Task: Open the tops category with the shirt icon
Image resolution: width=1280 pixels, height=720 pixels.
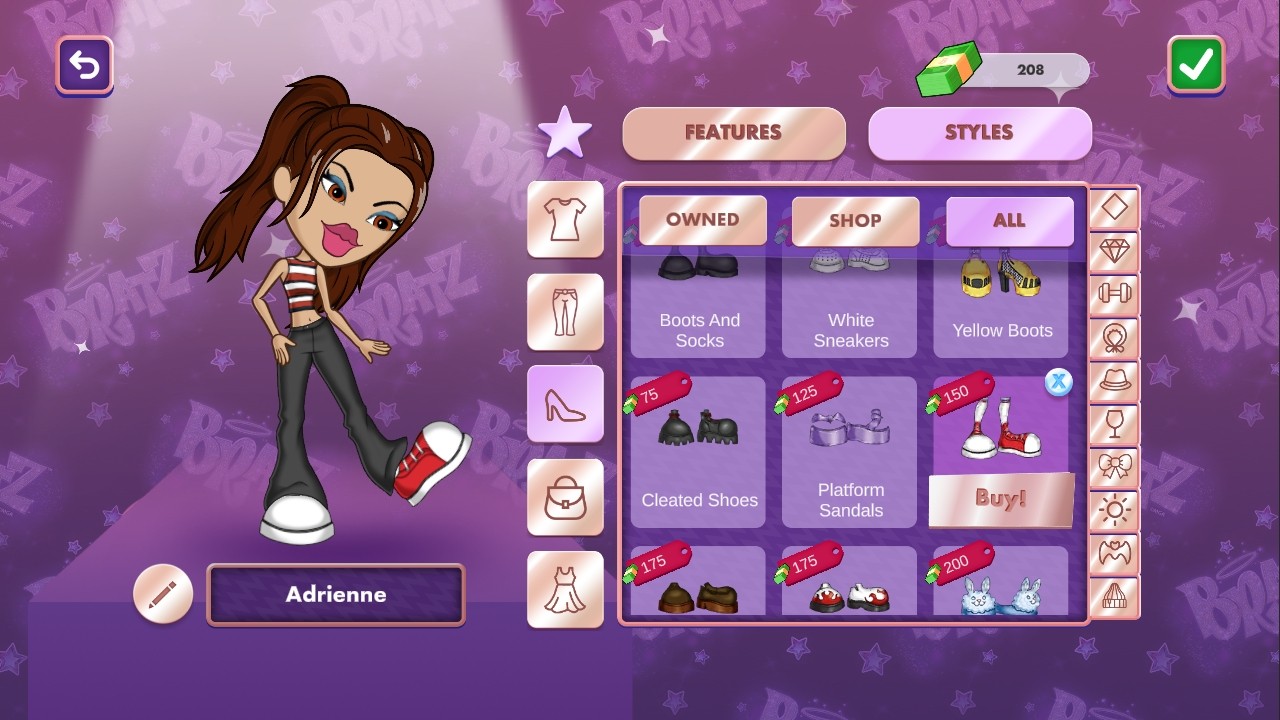Action: pos(565,218)
